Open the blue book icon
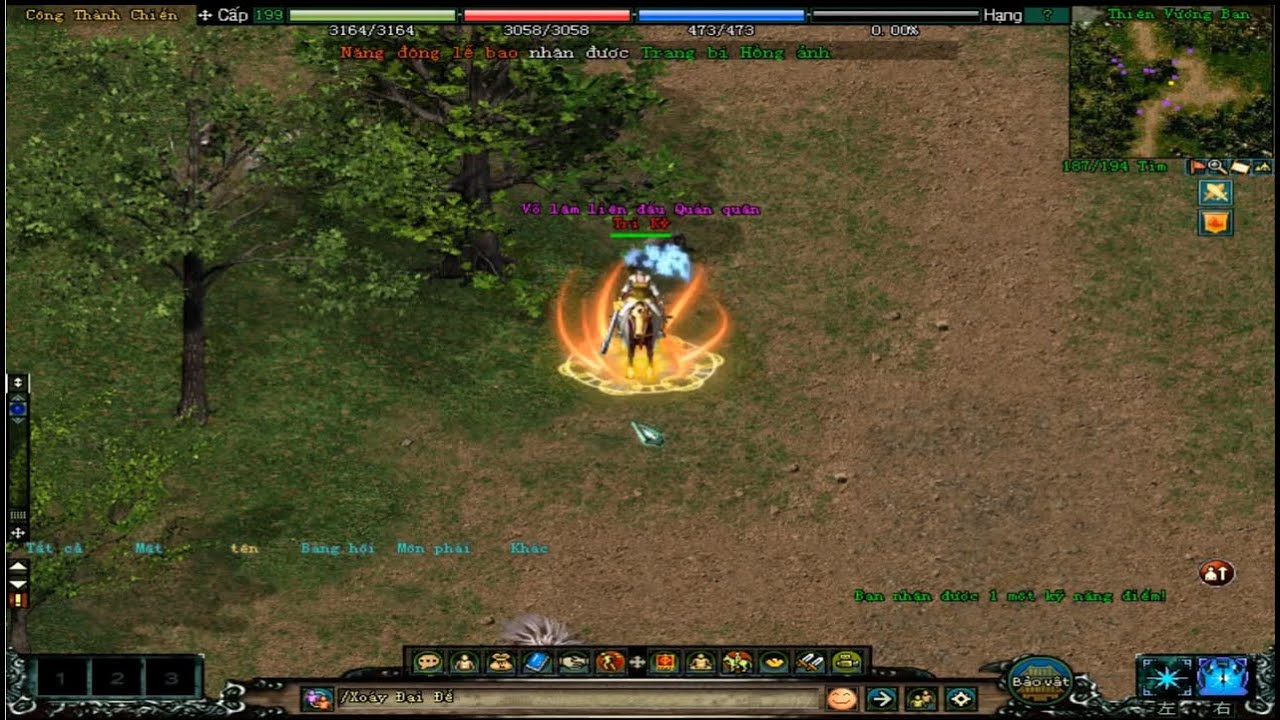Image resolution: width=1280 pixels, height=720 pixels. click(537, 662)
